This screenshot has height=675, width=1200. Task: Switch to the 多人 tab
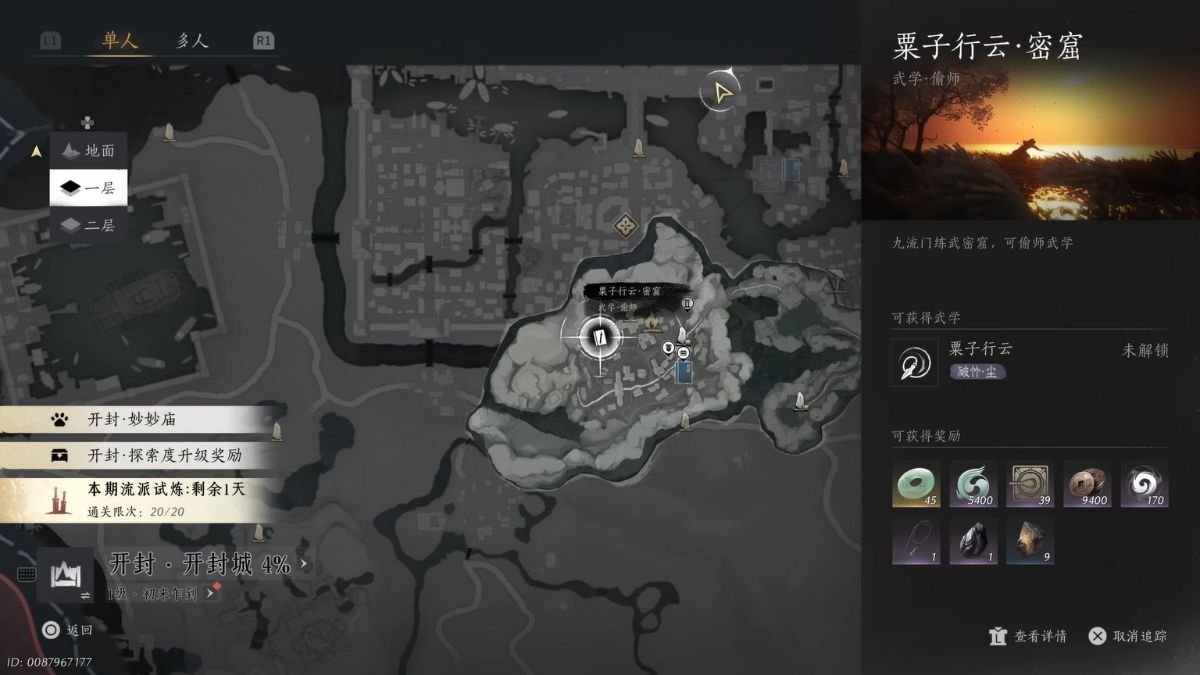[191, 41]
